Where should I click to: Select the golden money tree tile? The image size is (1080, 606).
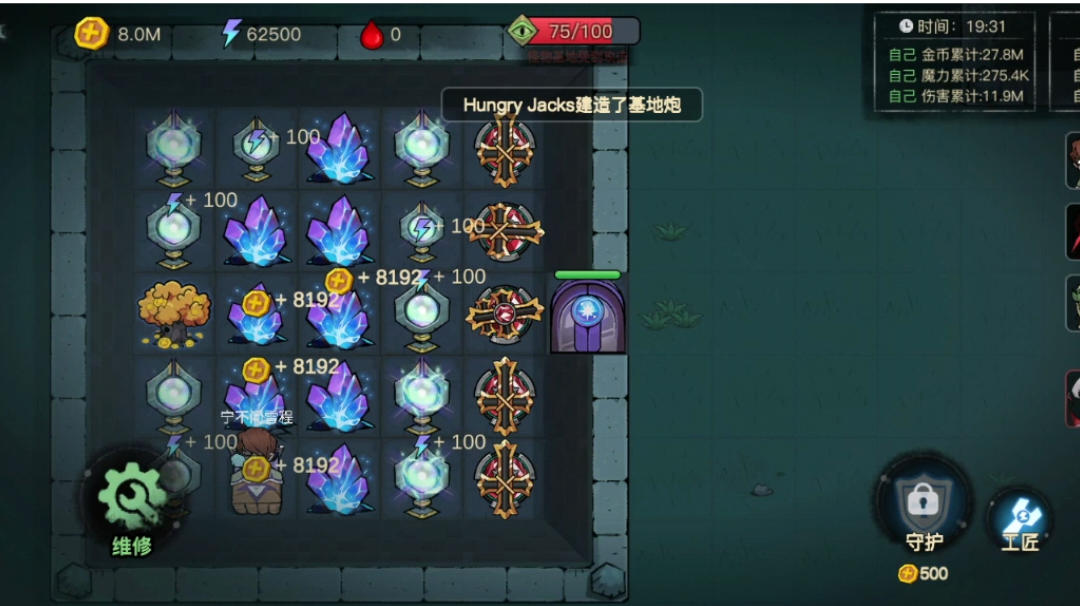click(174, 313)
